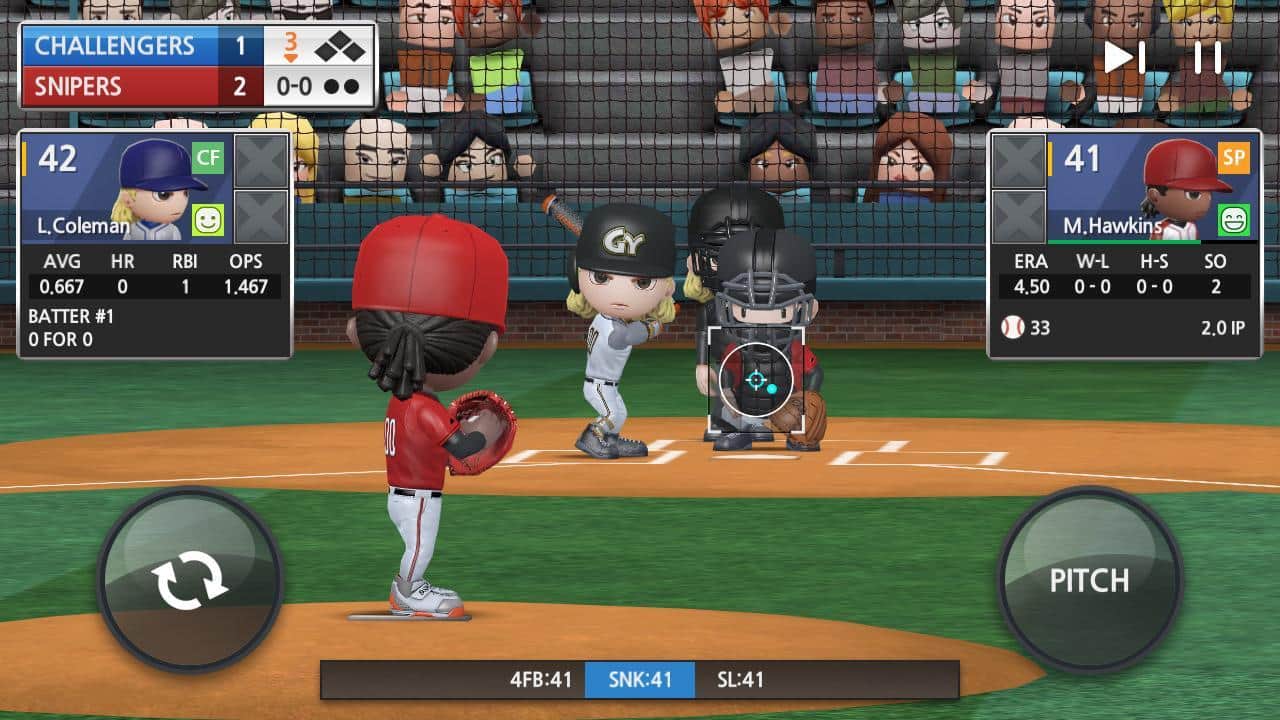Image resolution: width=1280 pixels, height=720 pixels.
Task: Pause the game
Action: point(1208,57)
